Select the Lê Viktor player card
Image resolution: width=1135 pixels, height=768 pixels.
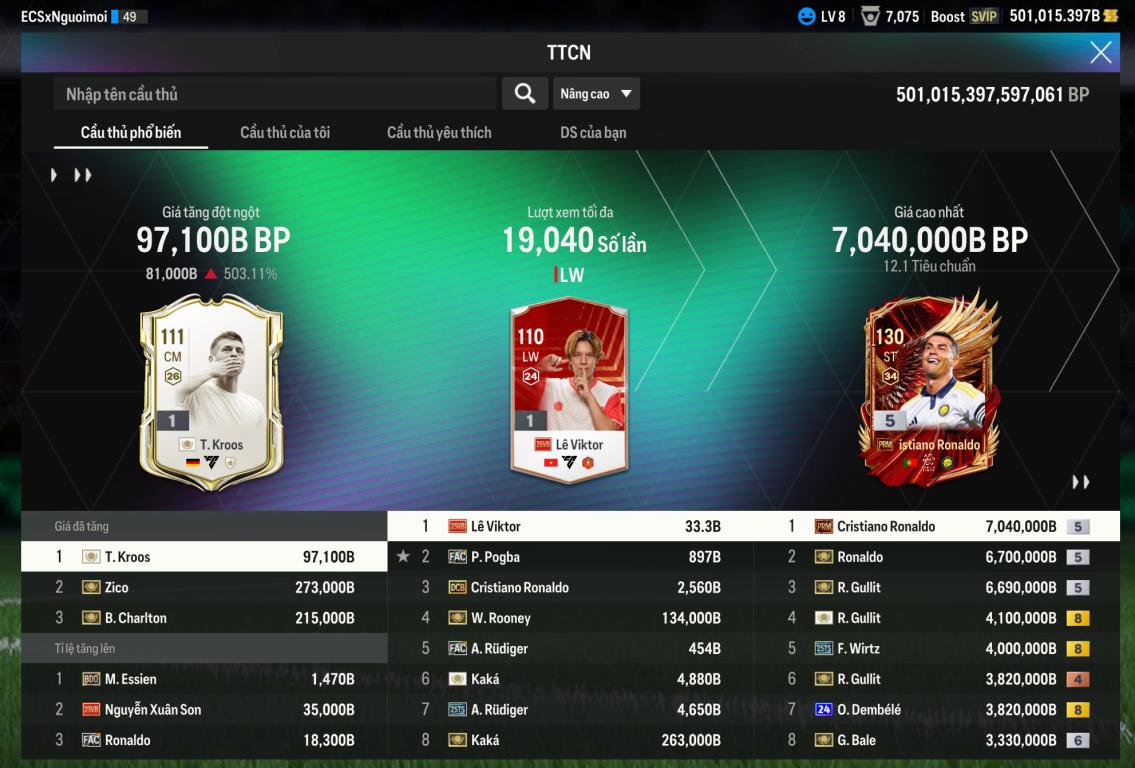click(568, 390)
